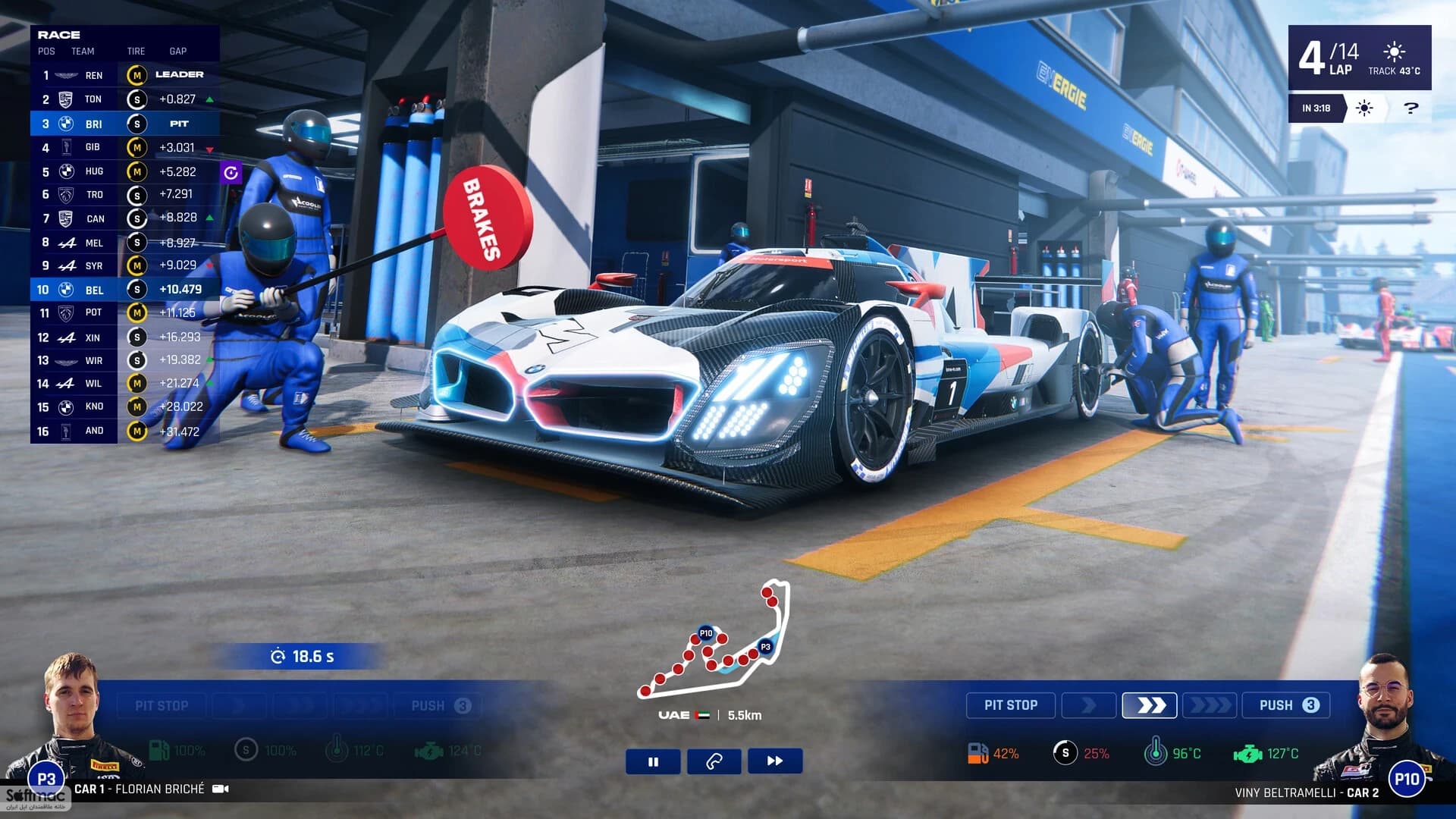Toggle the camera icon next to Florian Briché
The width and height of the screenshot is (1456, 819).
coord(221,789)
